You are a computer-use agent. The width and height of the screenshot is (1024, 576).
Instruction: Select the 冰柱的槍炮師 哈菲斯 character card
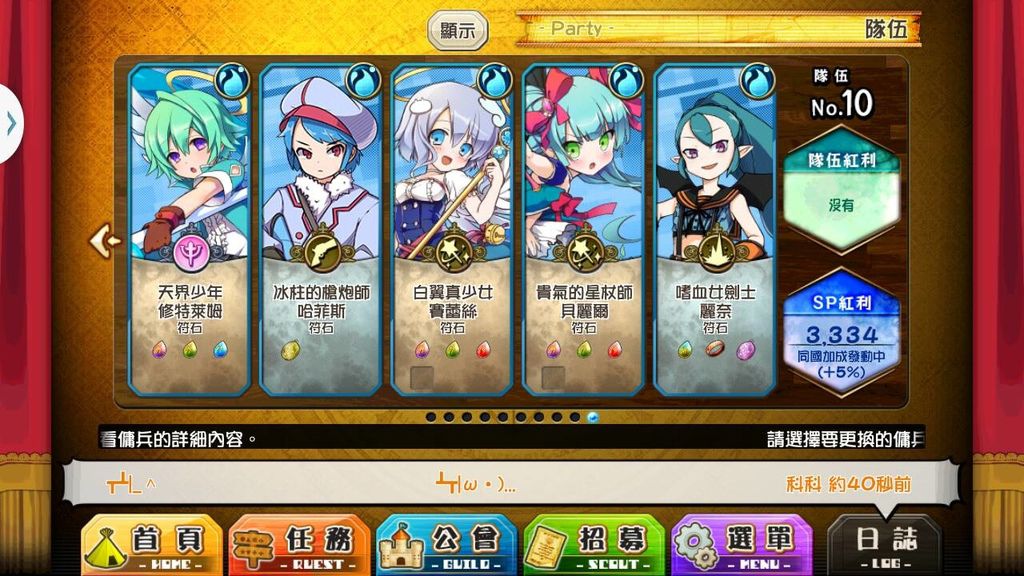click(x=321, y=230)
